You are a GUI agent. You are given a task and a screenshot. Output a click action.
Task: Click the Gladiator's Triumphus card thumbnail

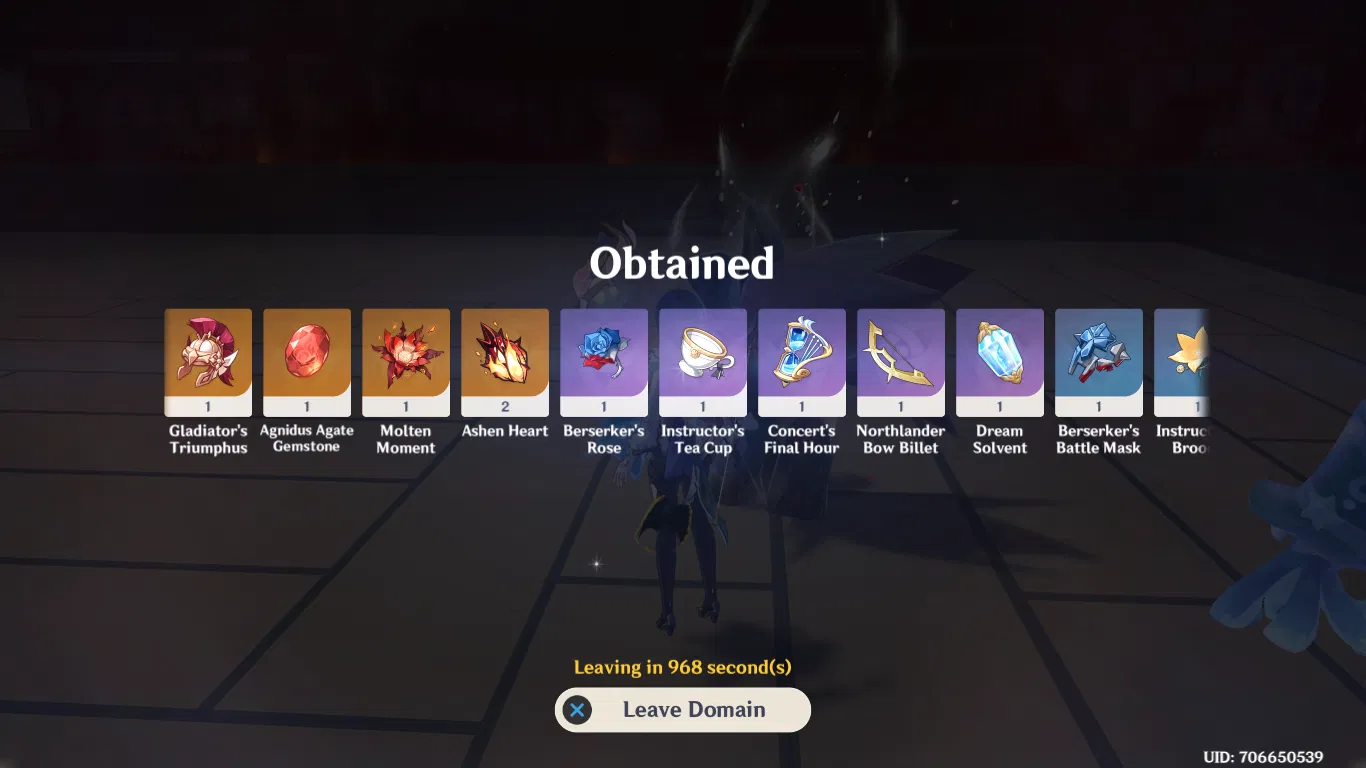[x=208, y=360]
